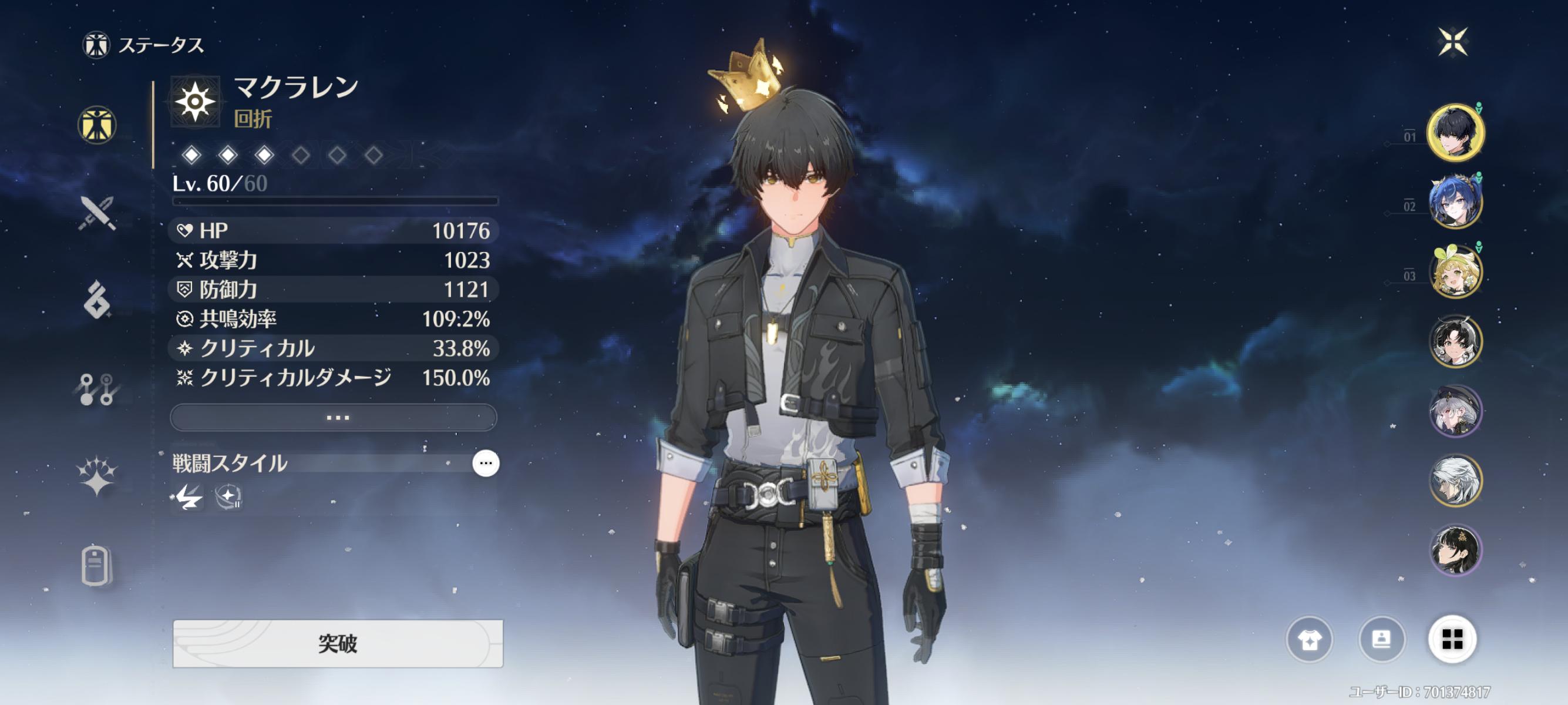Image resolution: width=1568 pixels, height=705 pixels.
Task: Open the echo tab below the weapon tab
Action: pos(97,300)
